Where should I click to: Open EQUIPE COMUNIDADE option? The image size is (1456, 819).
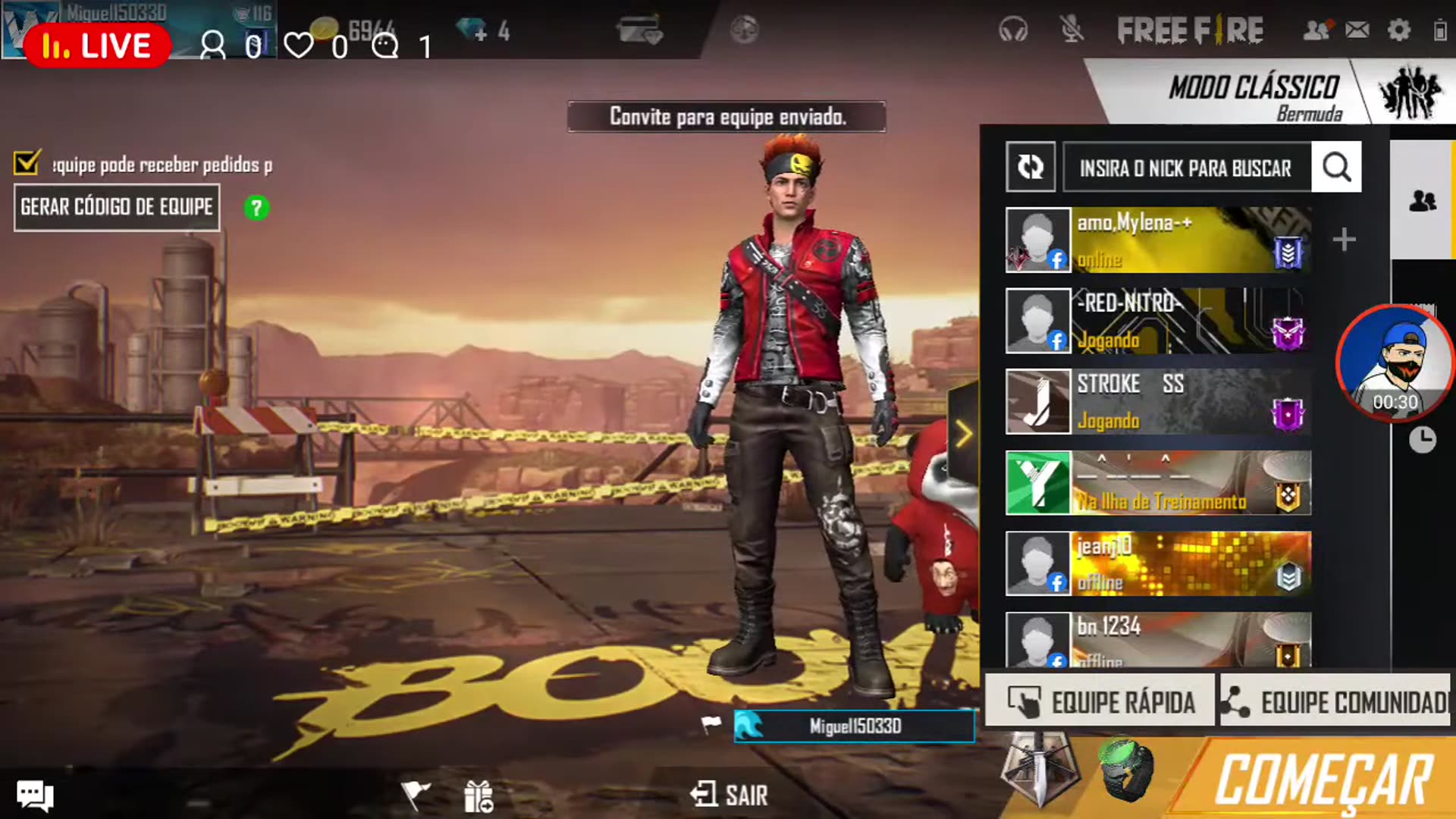click(1336, 702)
